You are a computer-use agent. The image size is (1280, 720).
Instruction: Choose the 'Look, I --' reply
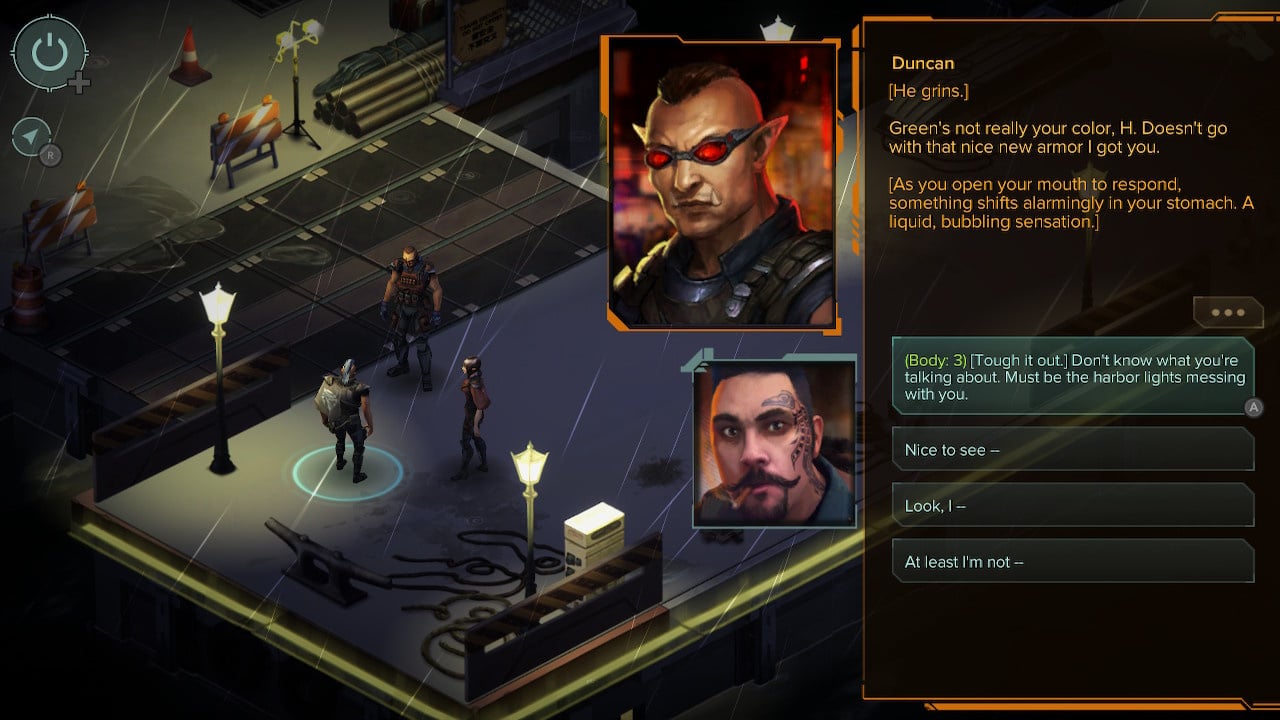click(x=1070, y=505)
